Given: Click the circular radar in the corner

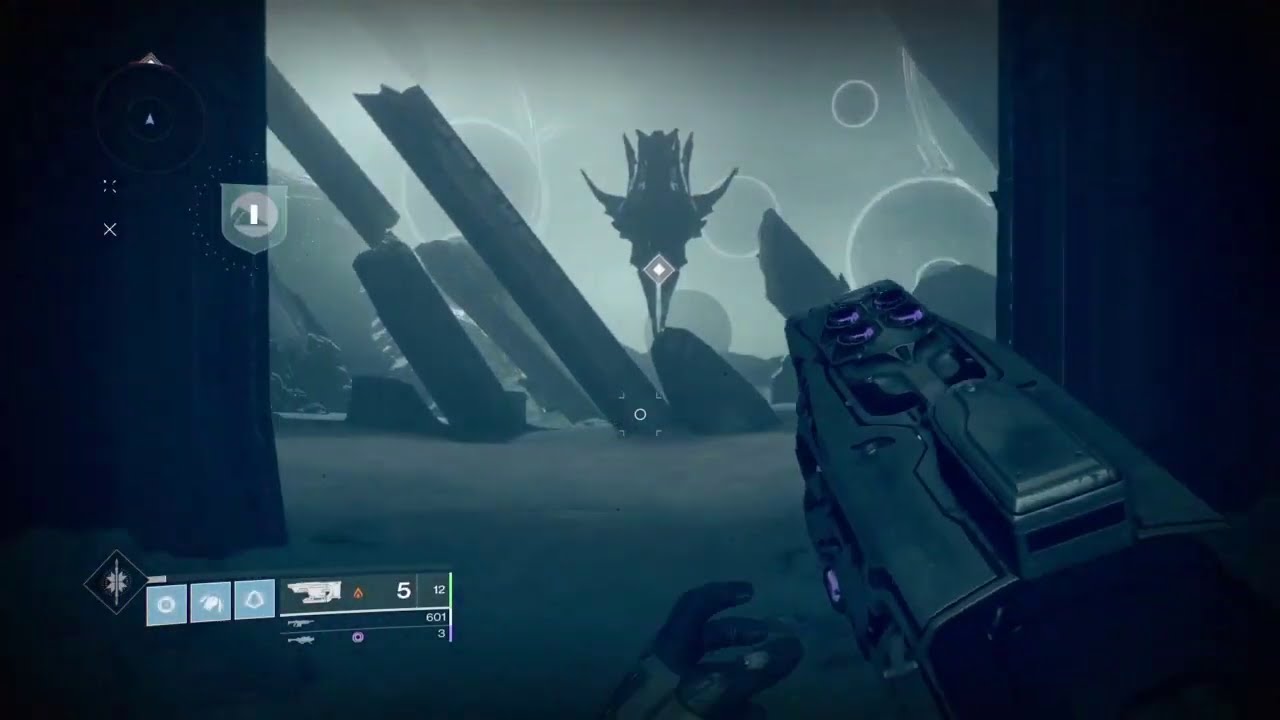Looking at the screenshot, I should pos(150,119).
